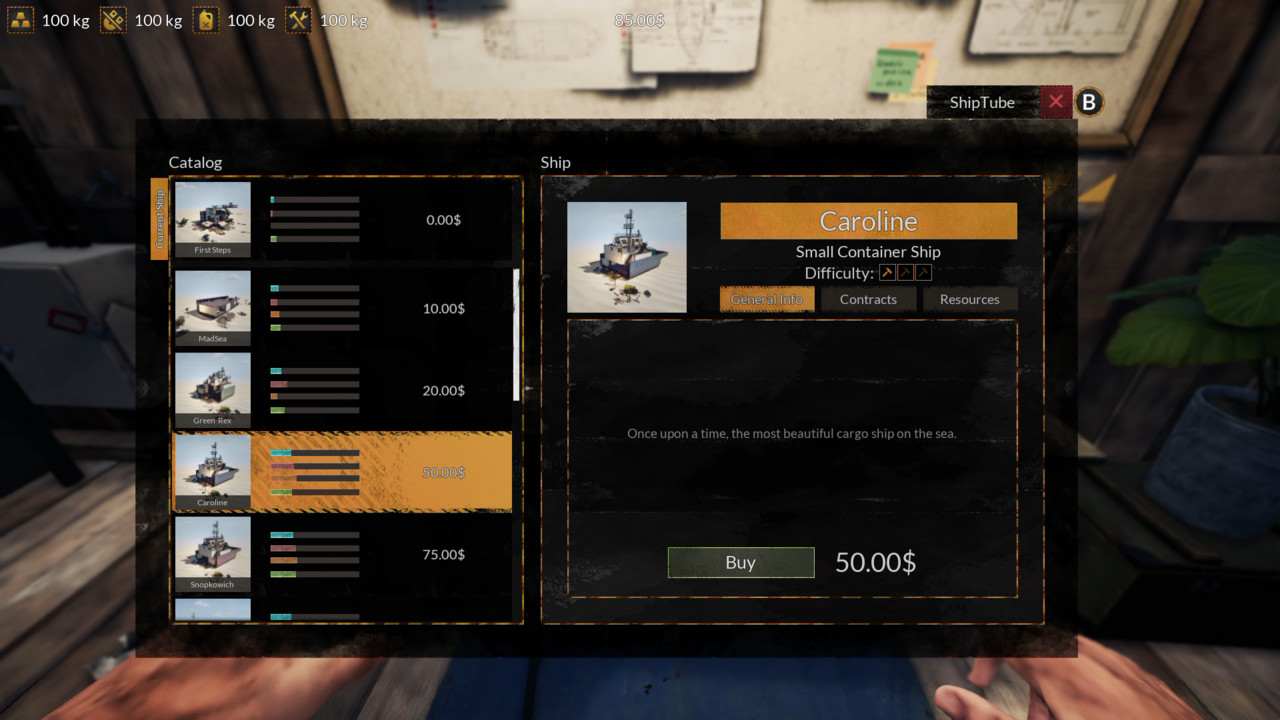Select the gold bars resource icon
The height and width of the screenshot is (720, 1280).
22,20
